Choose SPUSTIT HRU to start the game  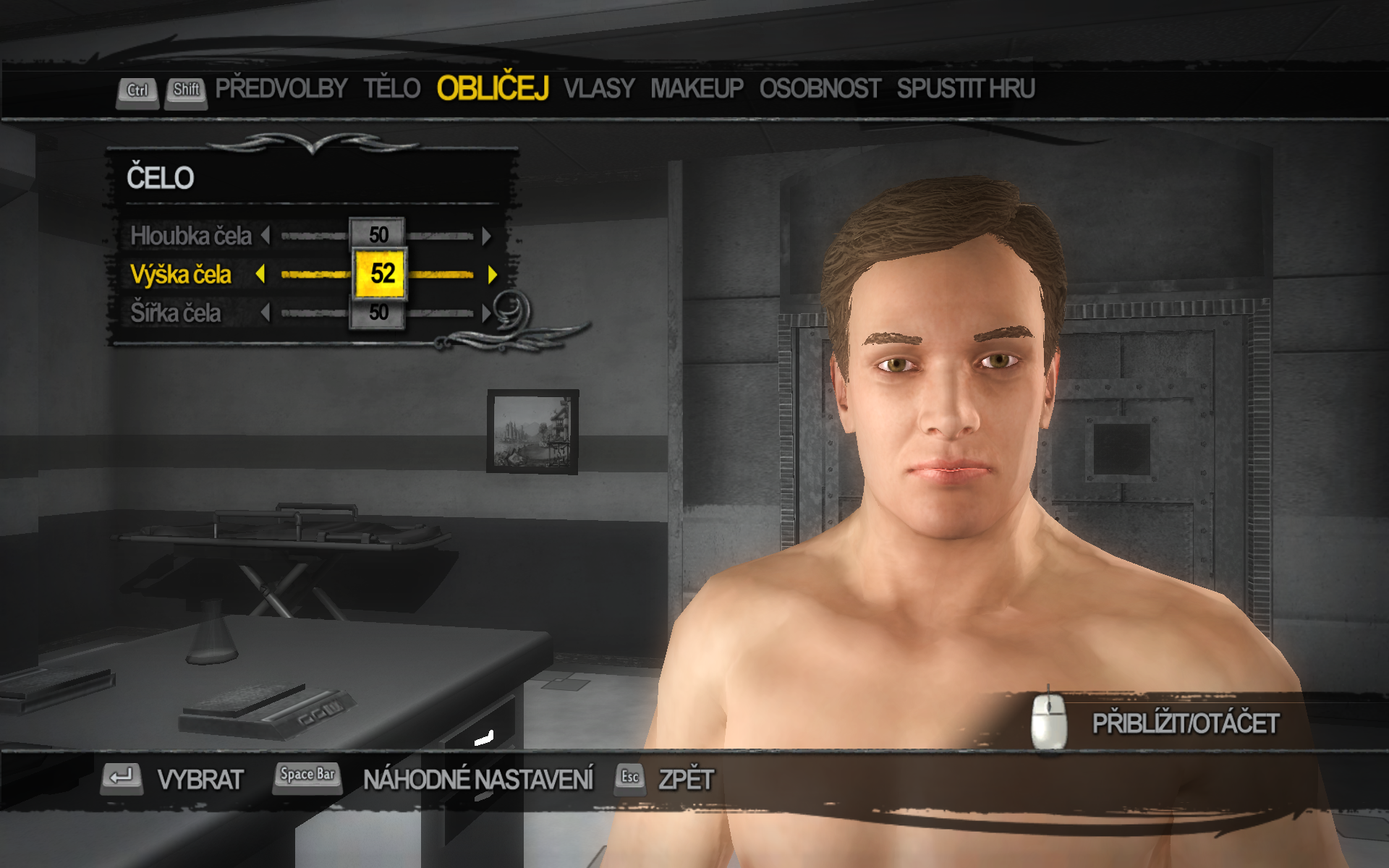tap(966, 89)
